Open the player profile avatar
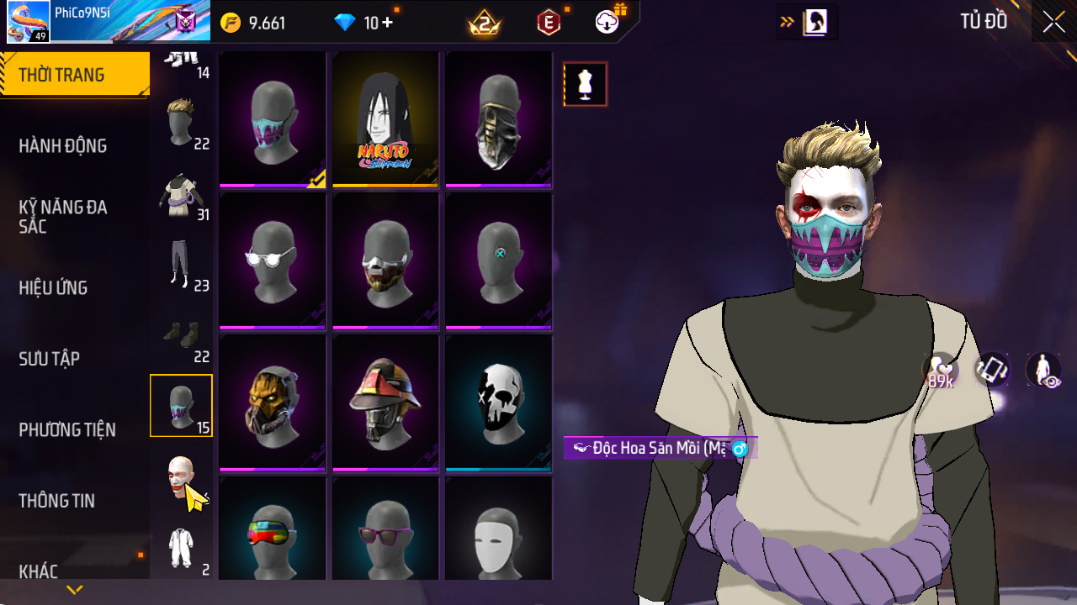Viewport: 1077px width, 605px height. coord(28,22)
